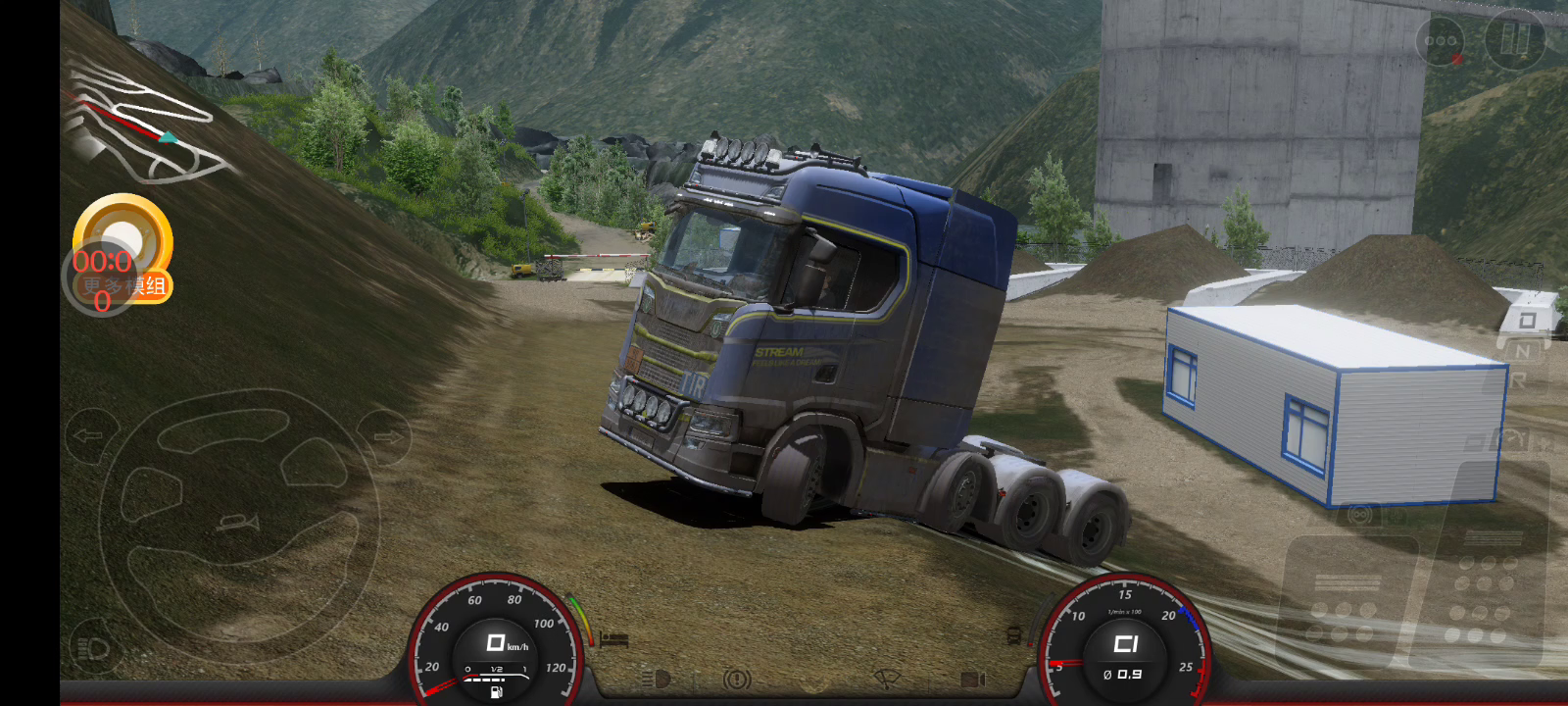Turn on the windshield wipers

point(887,679)
